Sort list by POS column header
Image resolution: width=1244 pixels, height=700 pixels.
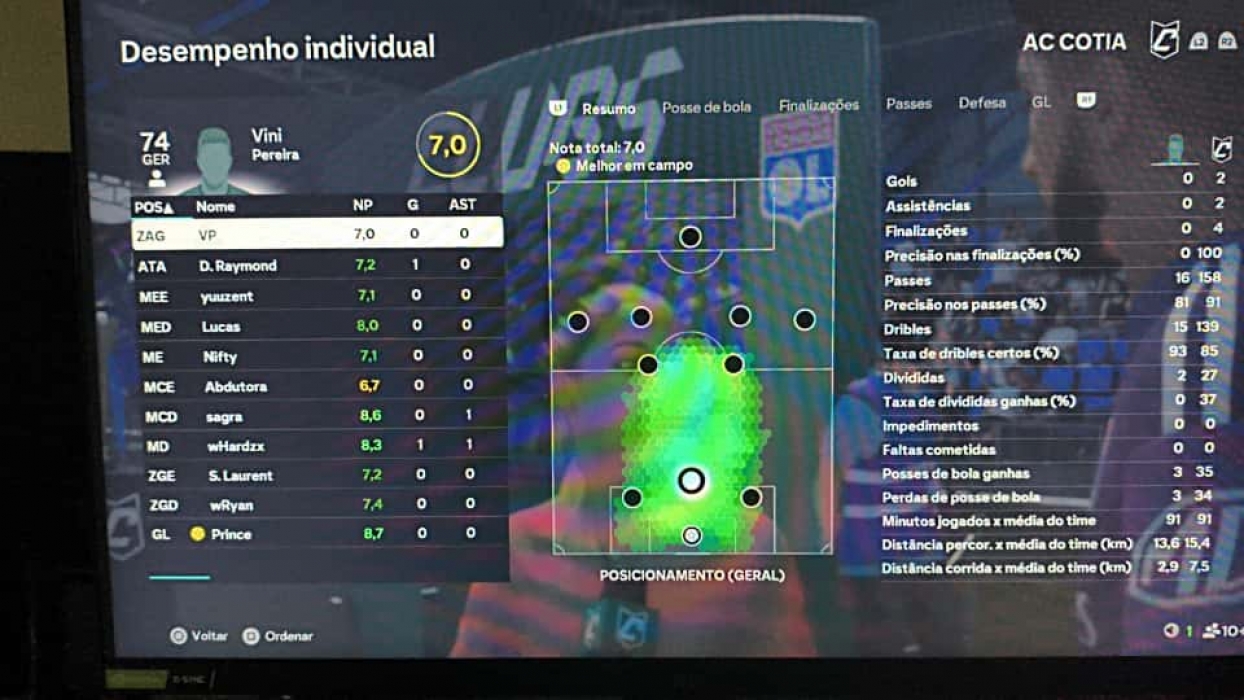pos(154,207)
